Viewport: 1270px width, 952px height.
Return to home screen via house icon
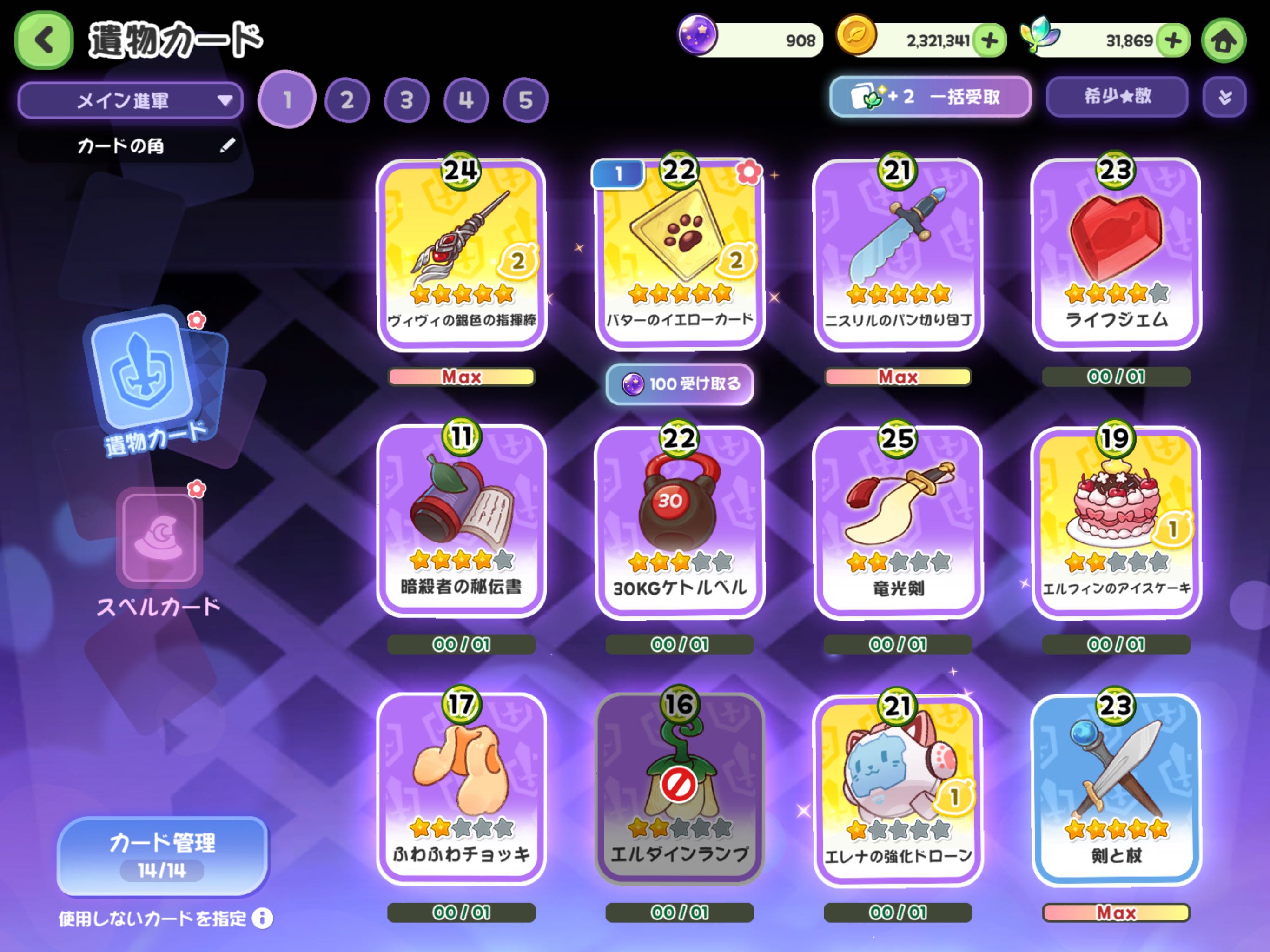coord(1224,41)
